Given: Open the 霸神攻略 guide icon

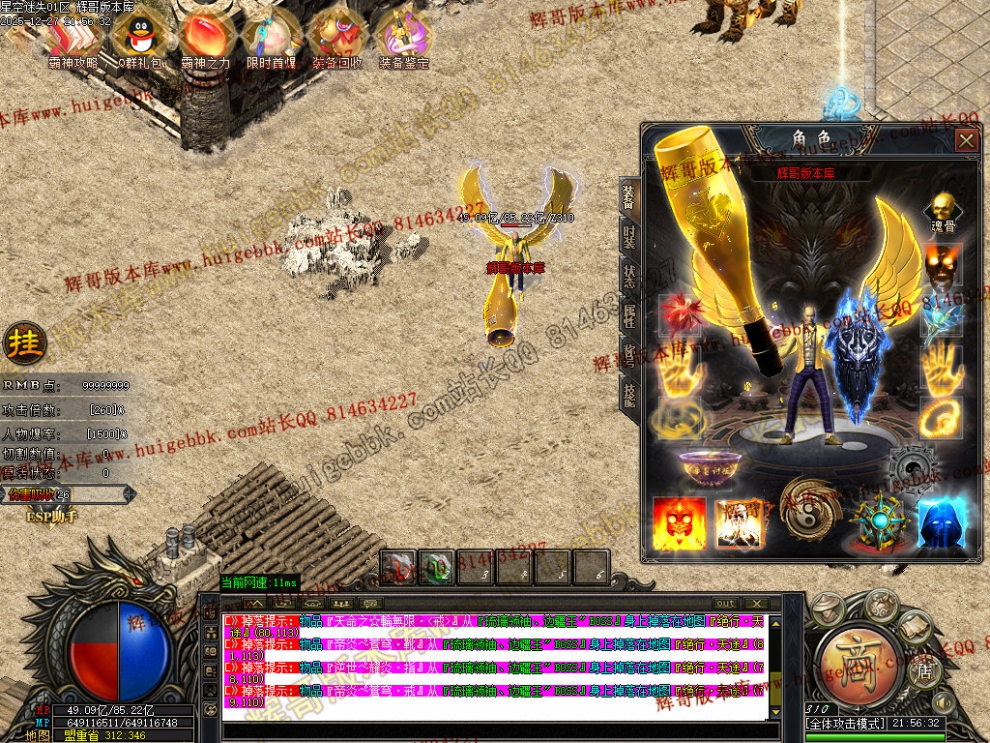Looking at the screenshot, I should coord(74,37).
